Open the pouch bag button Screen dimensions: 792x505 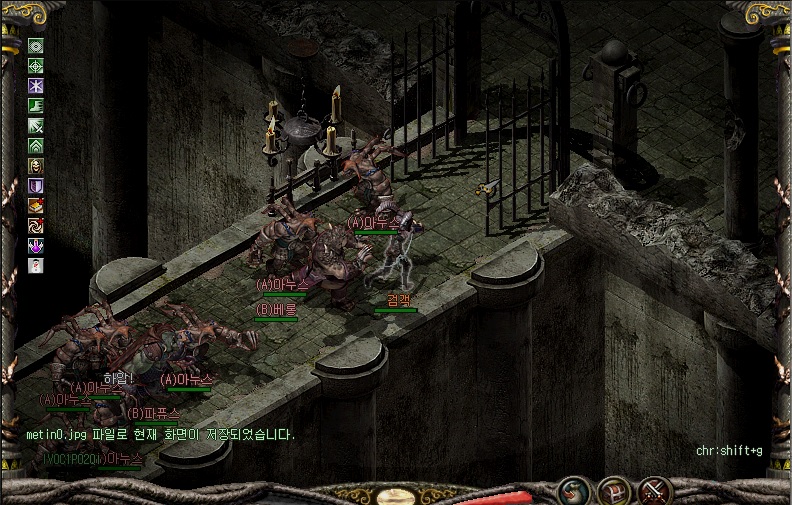[x=574, y=491]
